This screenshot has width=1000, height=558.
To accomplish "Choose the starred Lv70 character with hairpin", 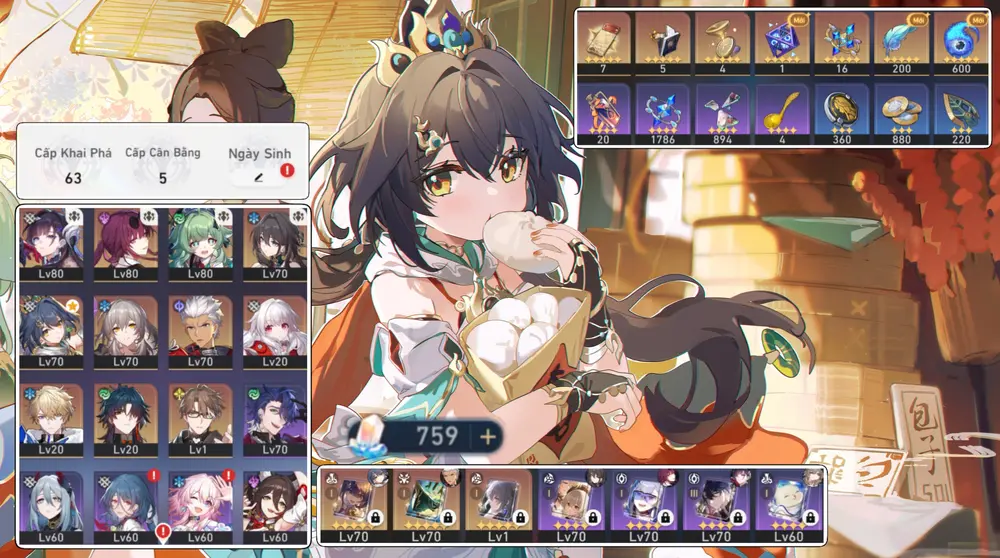I will [x=51, y=329].
